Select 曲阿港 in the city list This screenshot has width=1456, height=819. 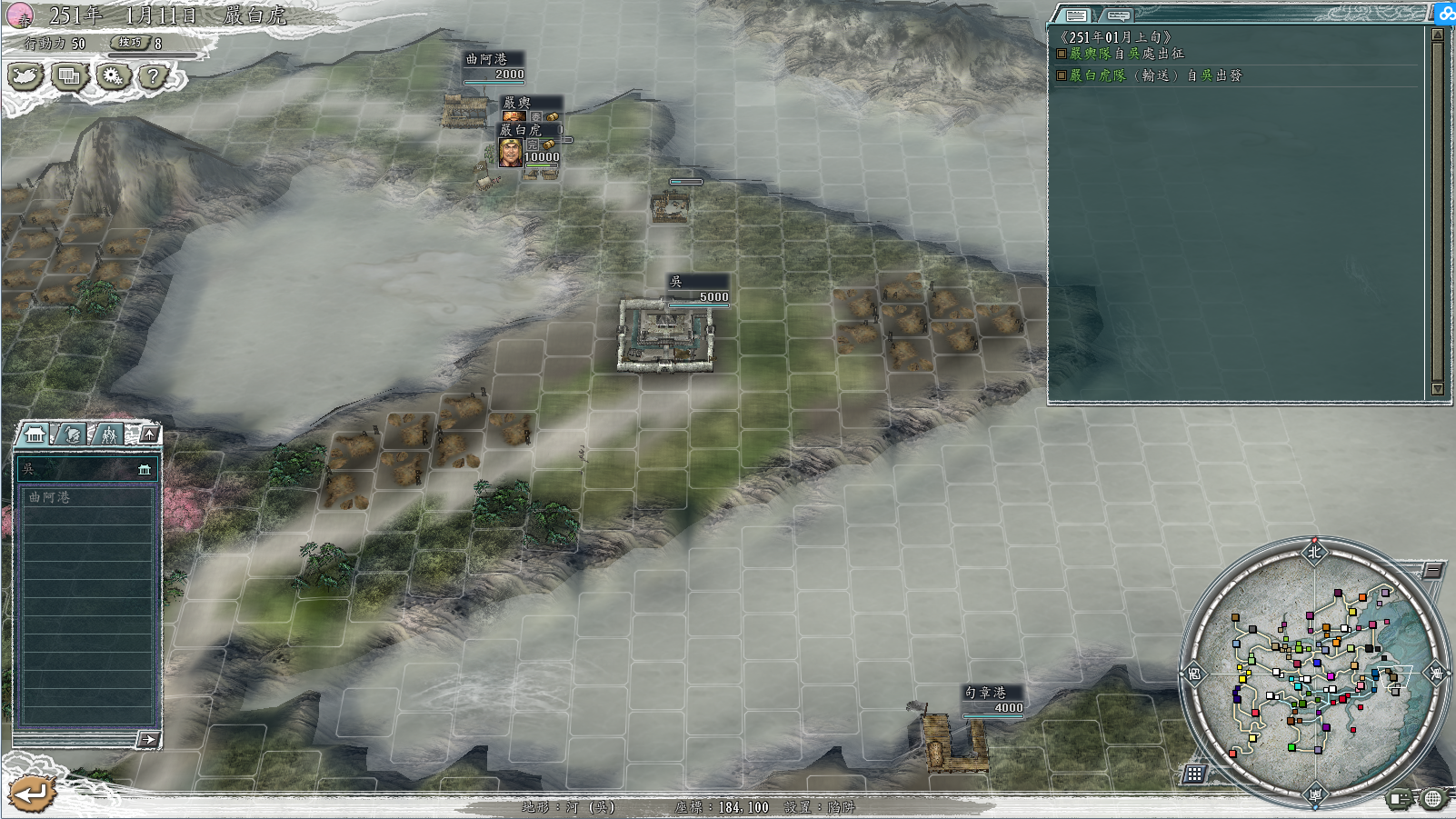[86, 497]
